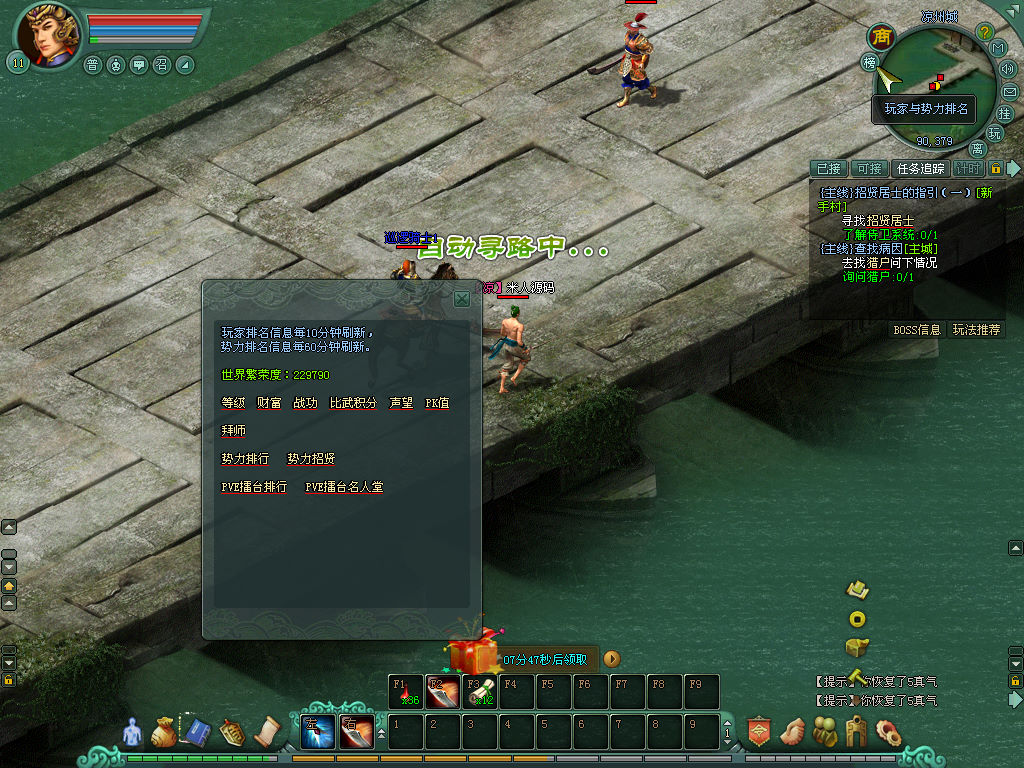Open the money bag inventory icon
The width and height of the screenshot is (1024, 768).
[x=163, y=733]
